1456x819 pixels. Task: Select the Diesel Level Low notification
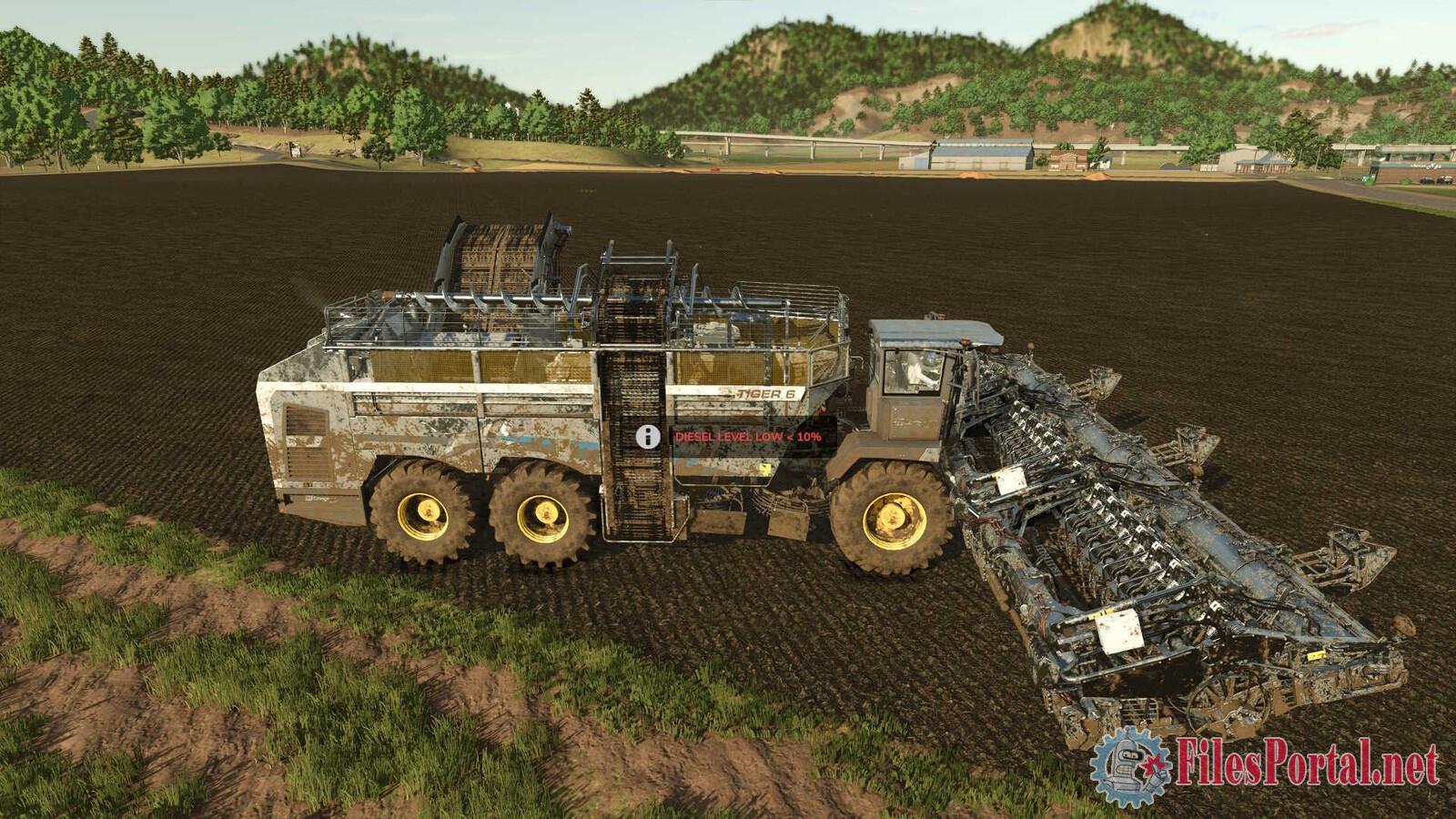click(x=747, y=437)
